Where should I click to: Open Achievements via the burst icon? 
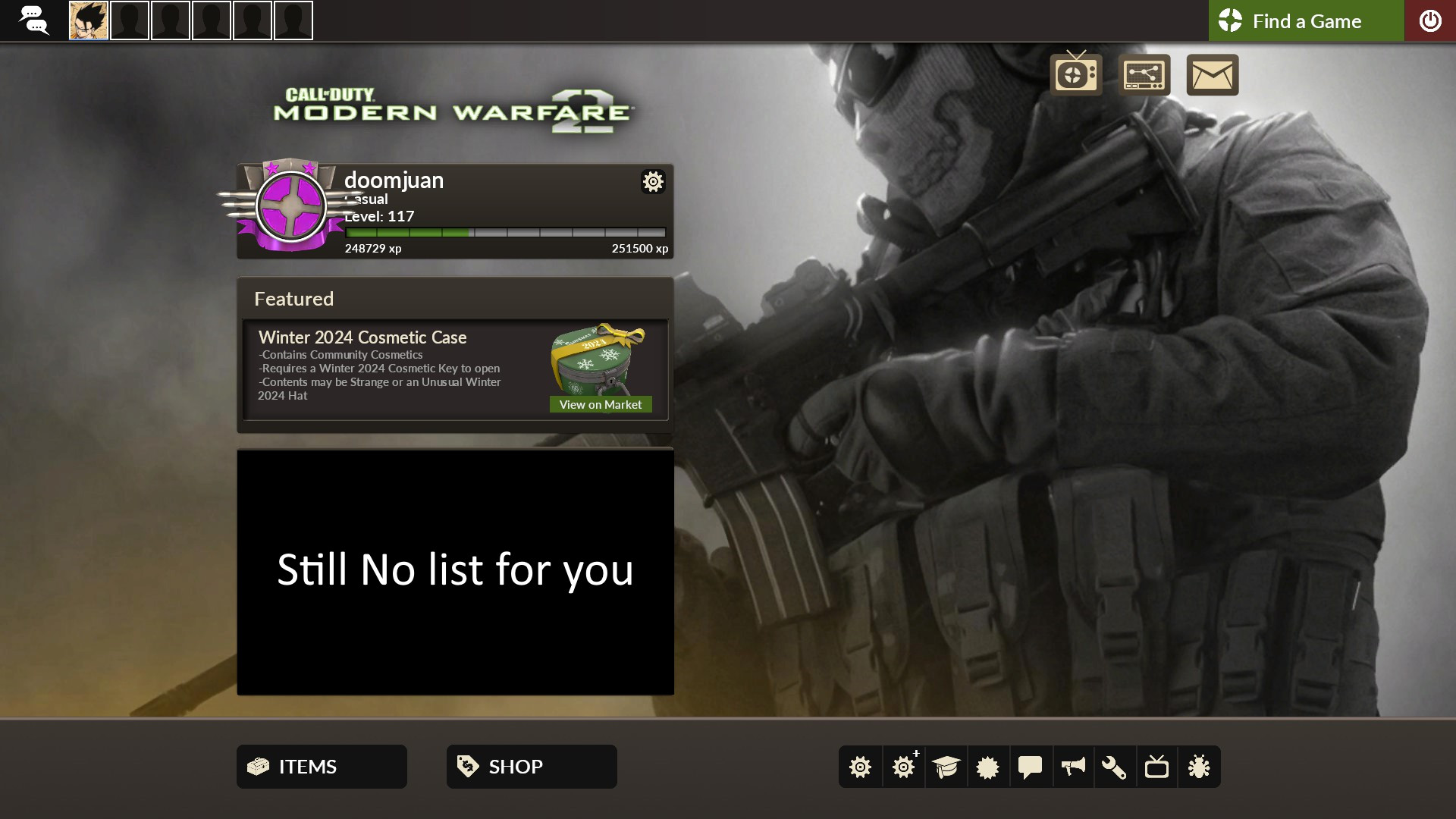click(x=988, y=767)
